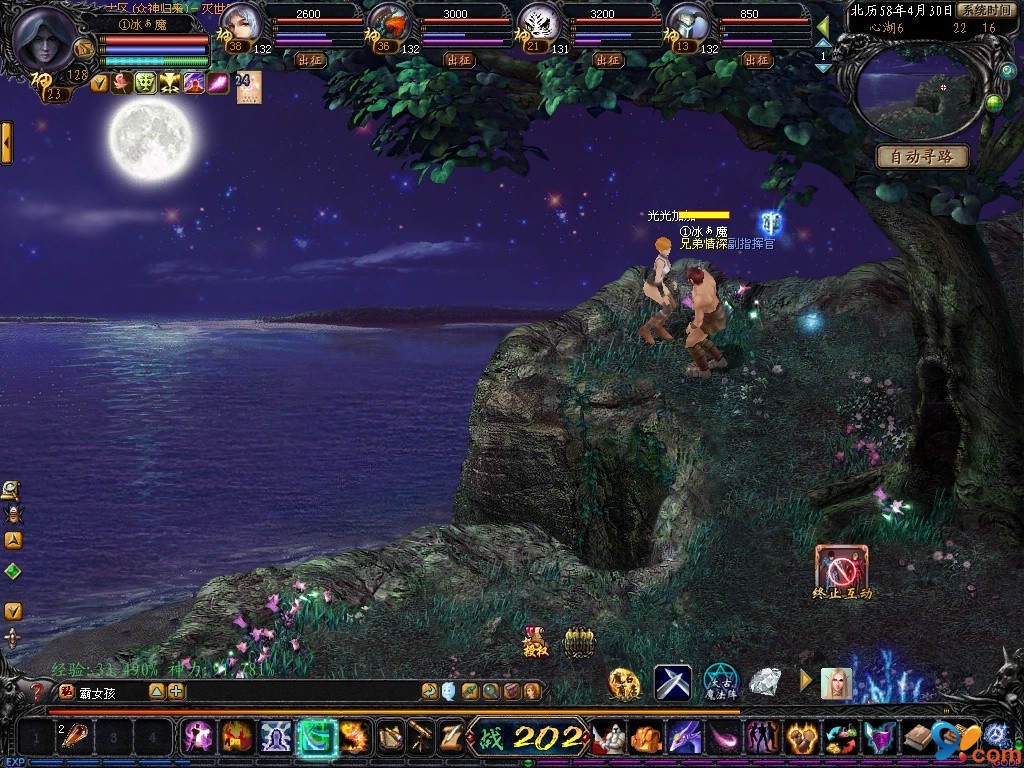This screenshot has width=1024, height=768.
Task: Select the red dragon pet portrait
Action: [389, 24]
